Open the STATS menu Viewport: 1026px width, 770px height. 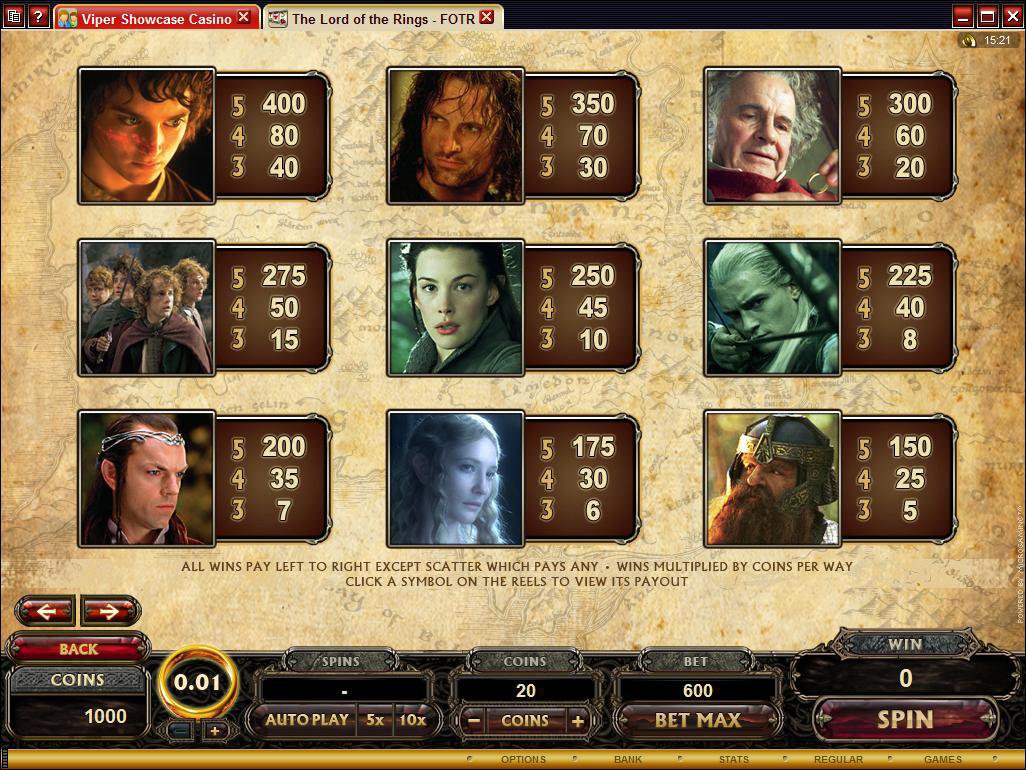tap(733, 760)
